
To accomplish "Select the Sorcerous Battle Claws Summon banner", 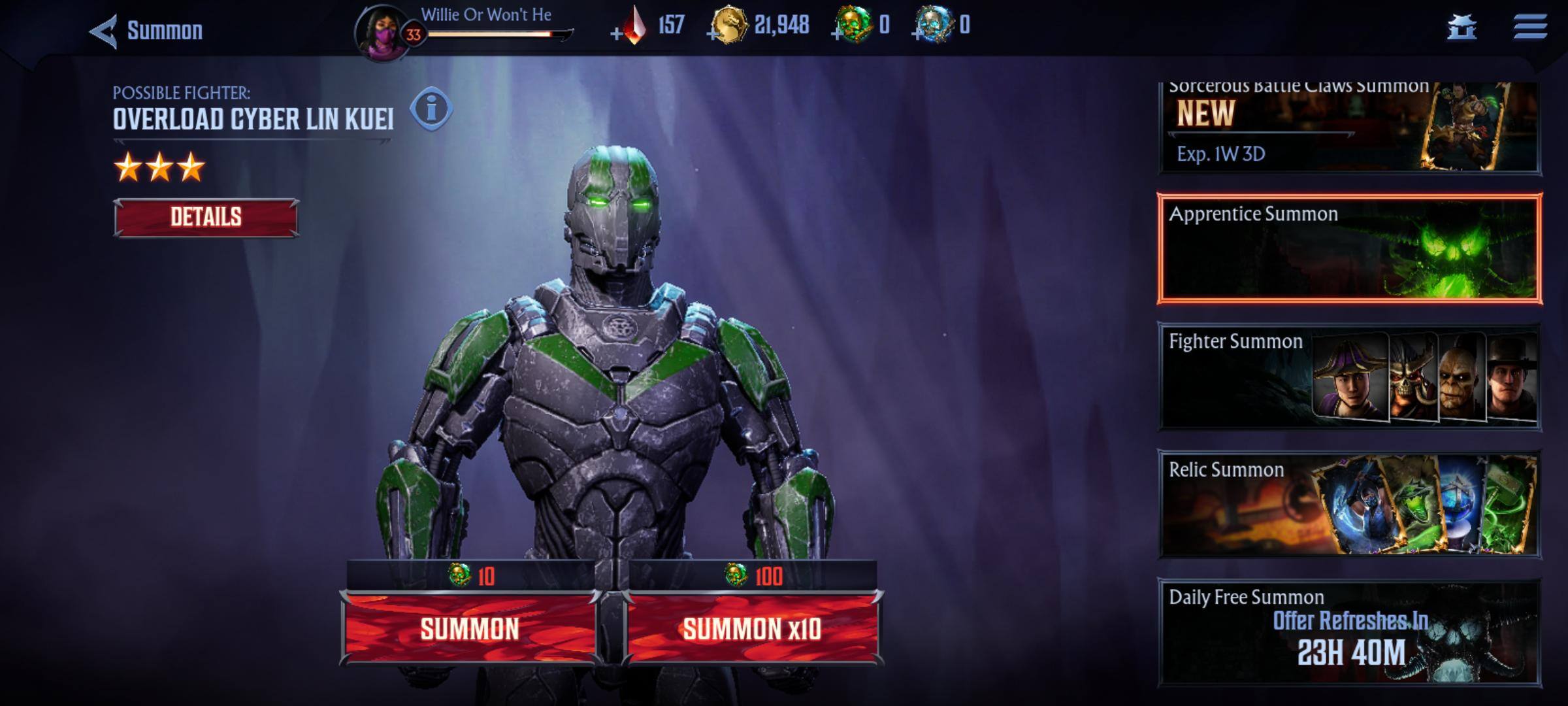I will click(1350, 127).
